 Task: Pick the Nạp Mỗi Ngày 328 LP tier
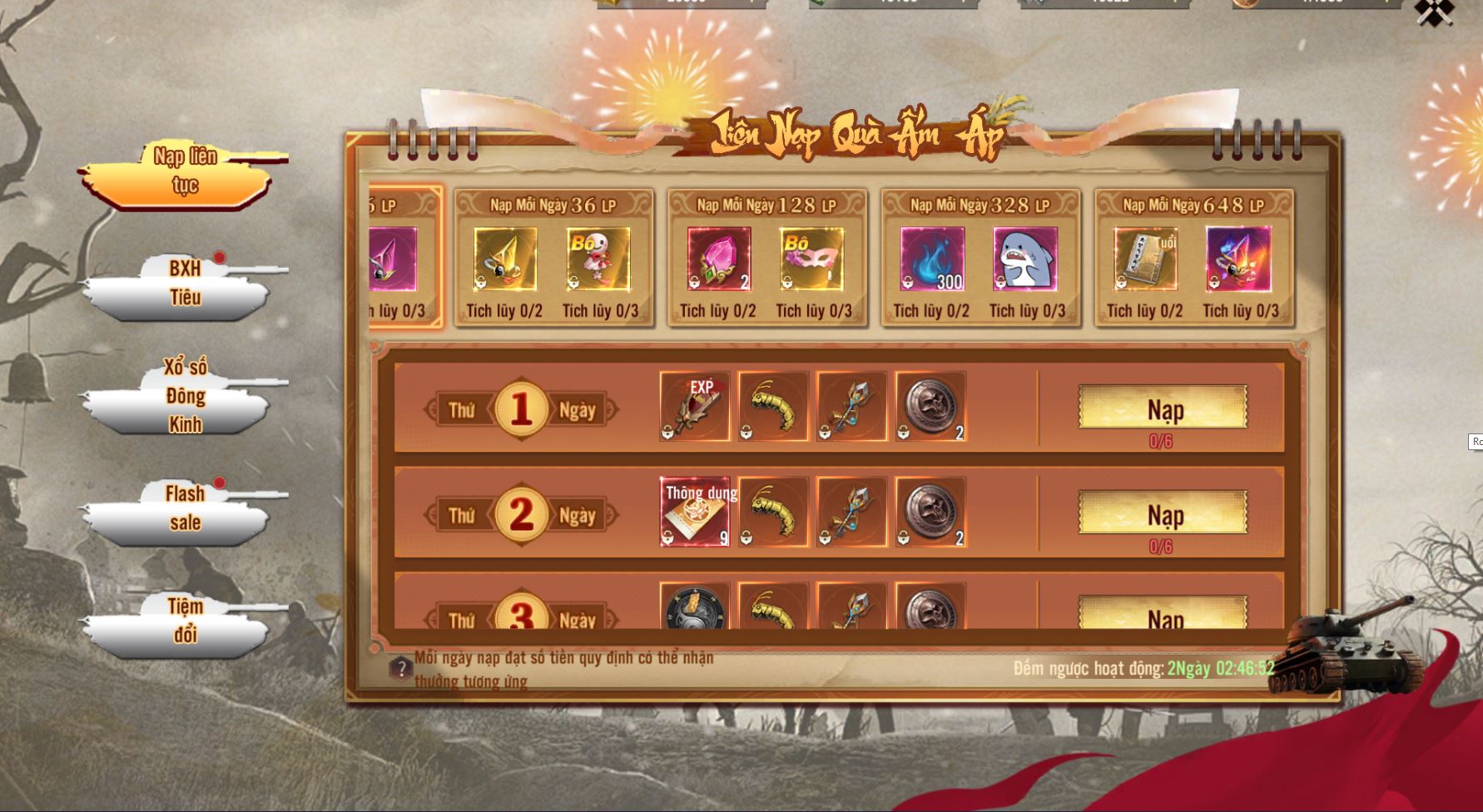980,205
